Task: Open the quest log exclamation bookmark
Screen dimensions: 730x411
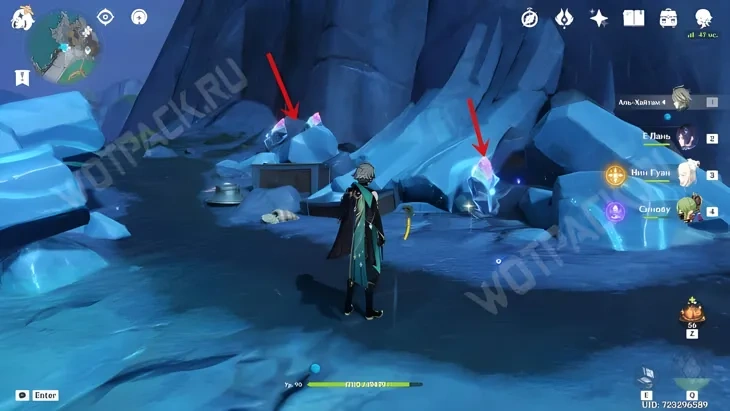Action: pyautogui.click(x=22, y=77)
